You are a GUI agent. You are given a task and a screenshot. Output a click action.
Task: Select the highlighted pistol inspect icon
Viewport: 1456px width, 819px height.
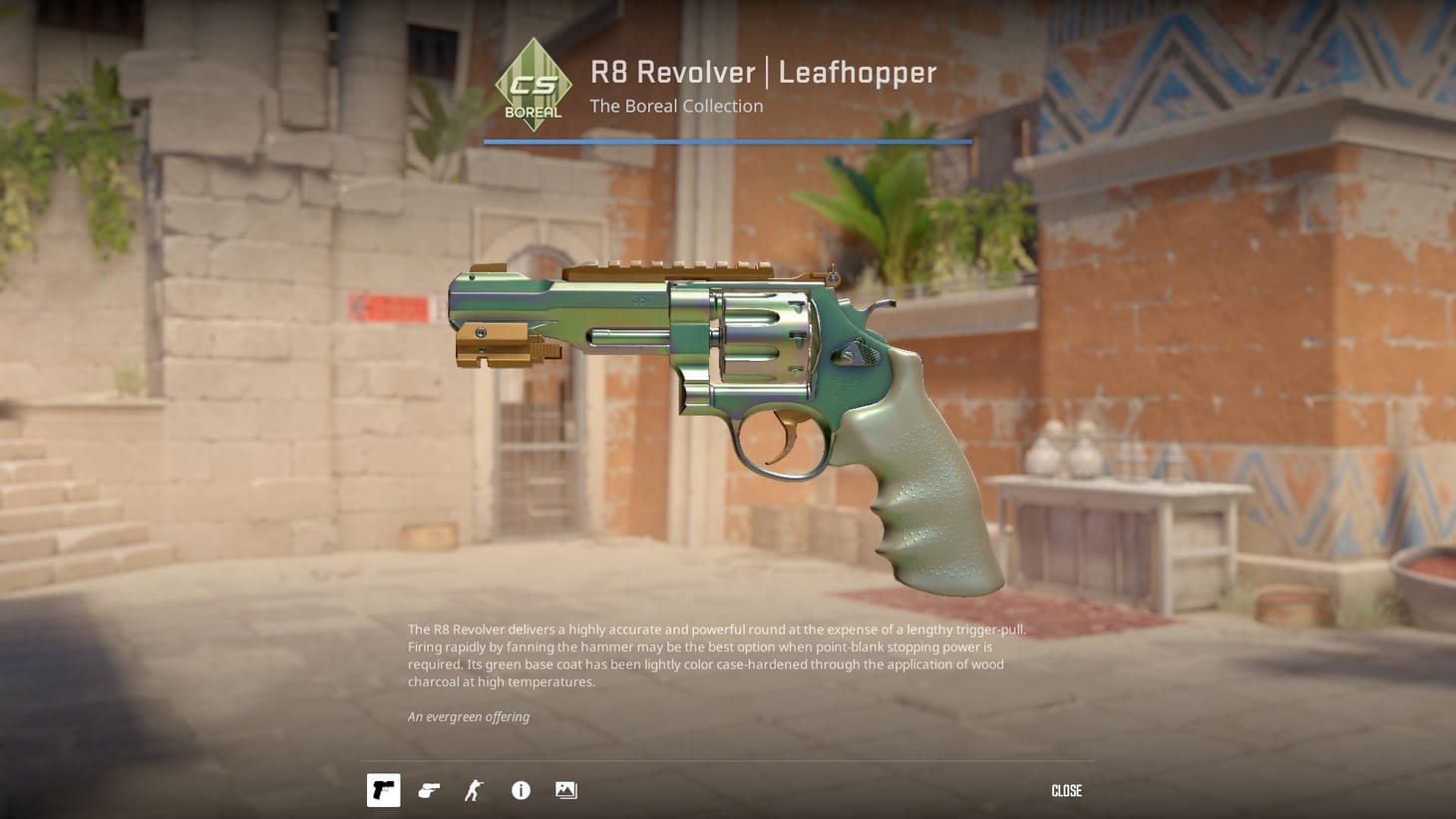click(x=383, y=790)
